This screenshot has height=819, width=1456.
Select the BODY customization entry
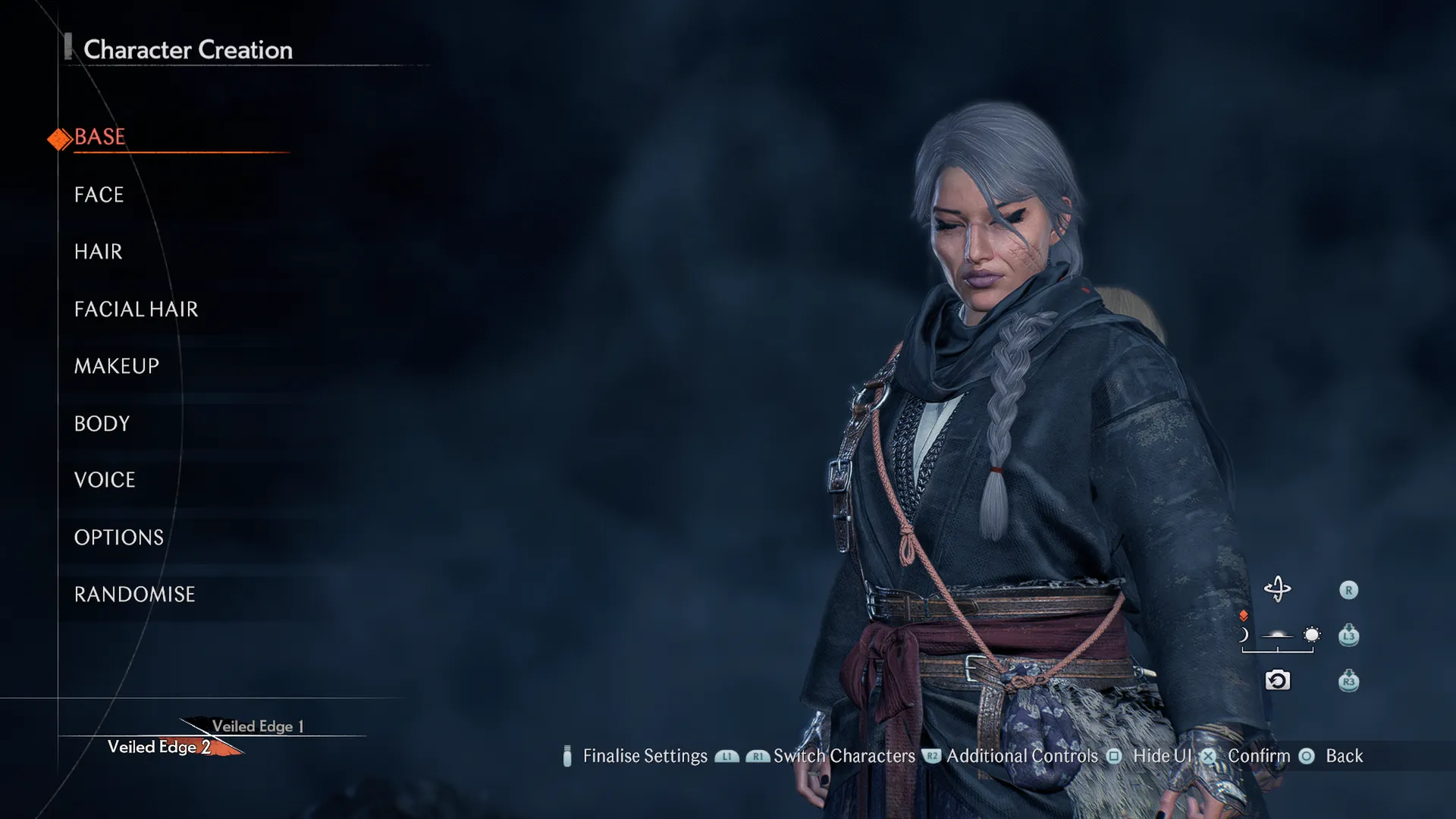(102, 424)
